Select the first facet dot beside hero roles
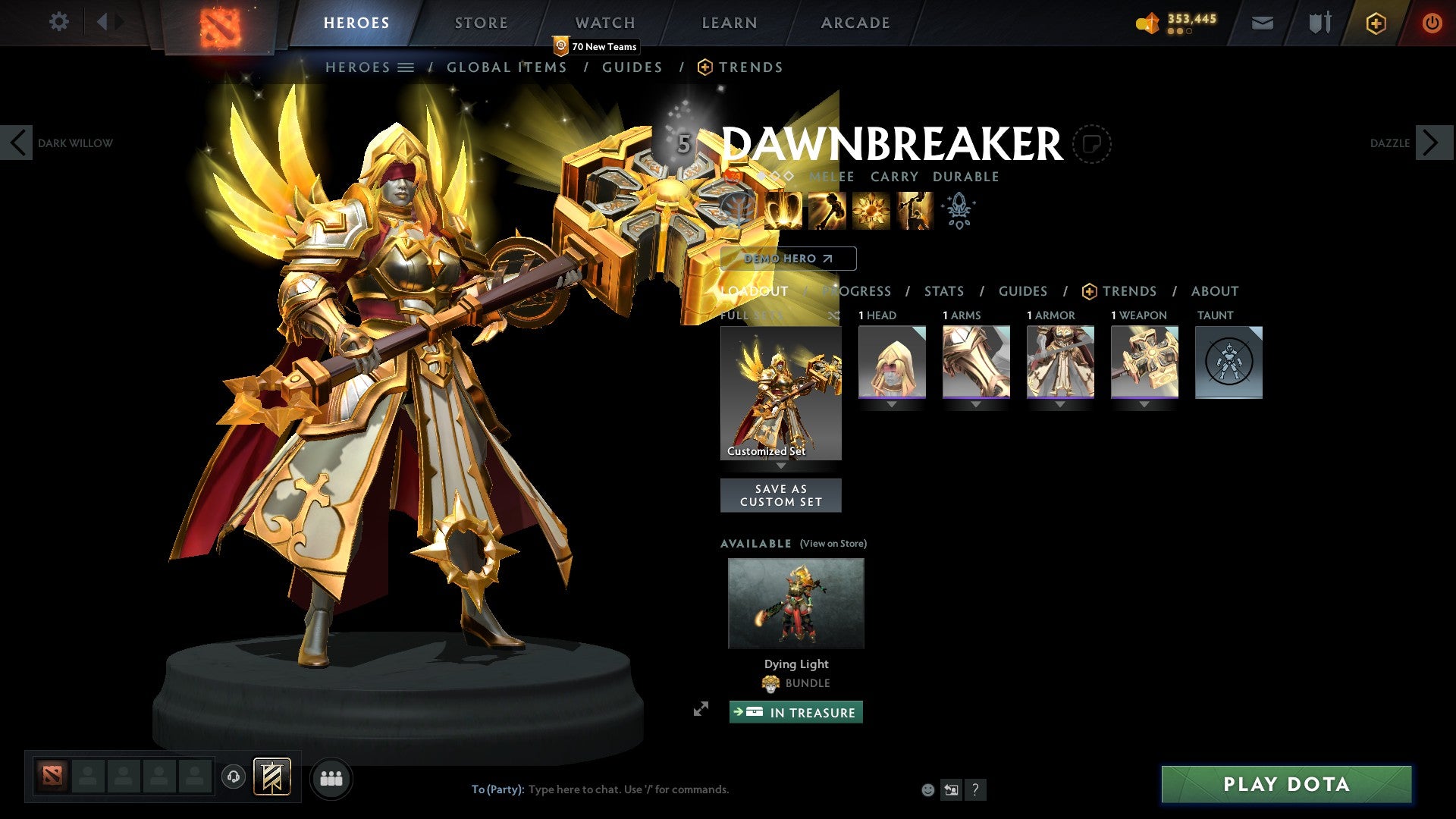This screenshot has height=819, width=1456. [761, 176]
